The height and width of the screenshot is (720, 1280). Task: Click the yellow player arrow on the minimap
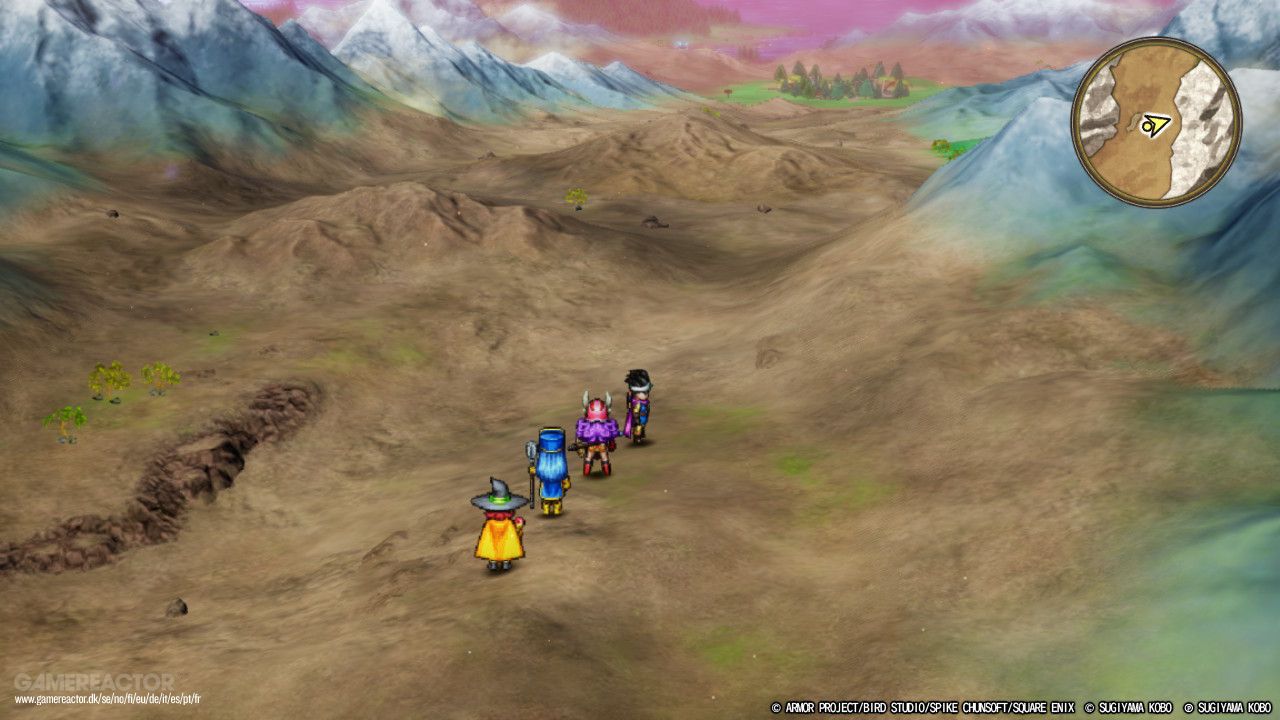(1156, 124)
